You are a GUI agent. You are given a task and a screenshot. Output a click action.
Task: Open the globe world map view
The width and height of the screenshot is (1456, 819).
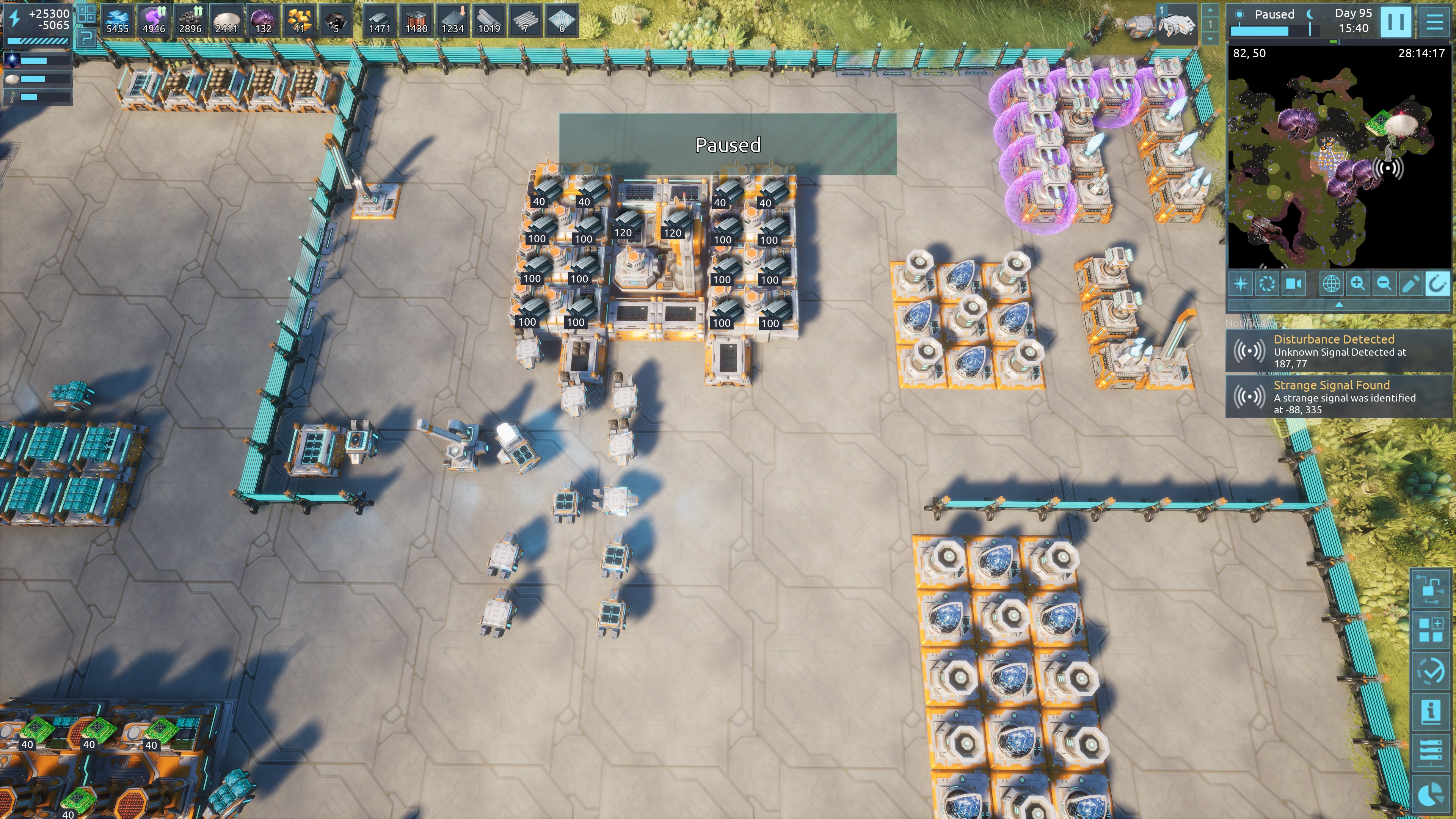1330,283
